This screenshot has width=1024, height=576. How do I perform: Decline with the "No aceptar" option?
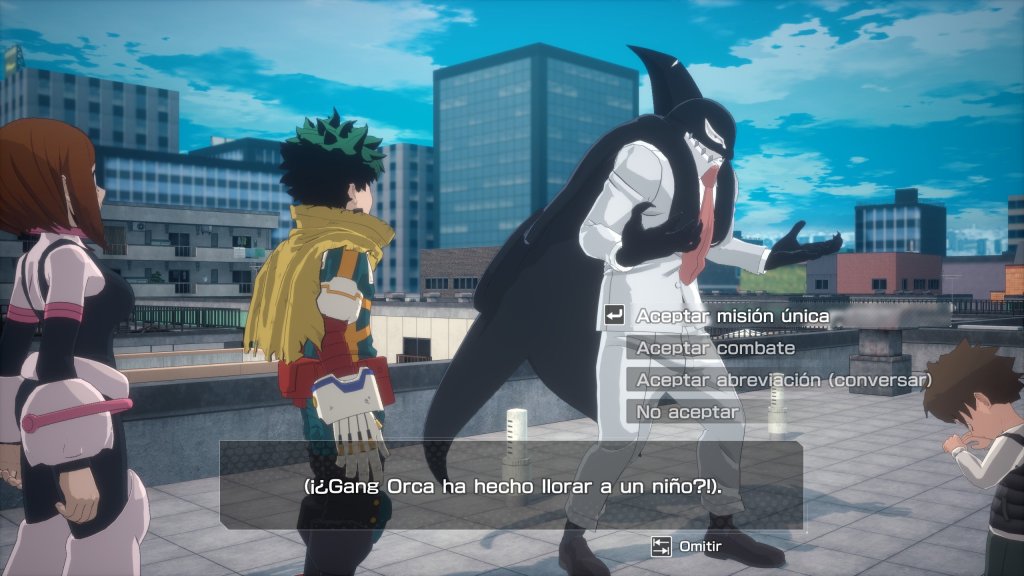tap(687, 412)
